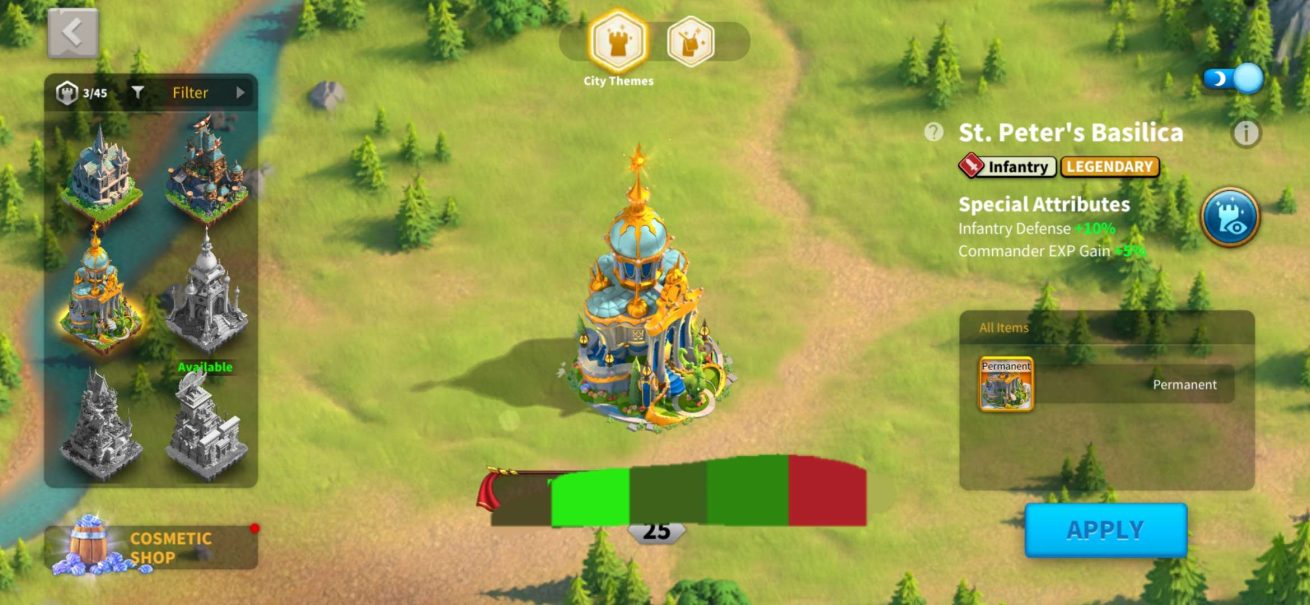The width and height of the screenshot is (1310, 605).
Task: Select the Permanent item icon
Action: click(1006, 384)
